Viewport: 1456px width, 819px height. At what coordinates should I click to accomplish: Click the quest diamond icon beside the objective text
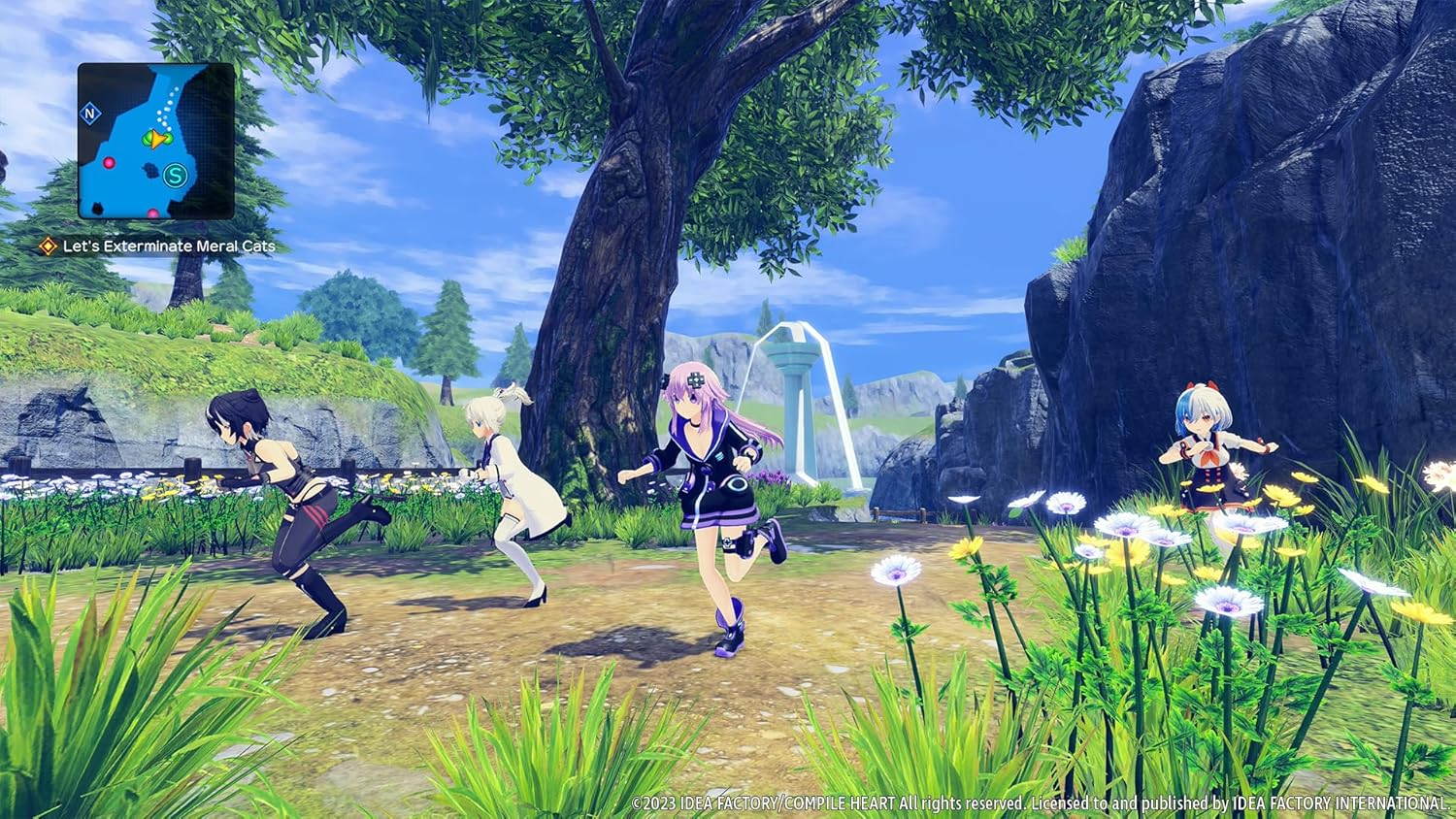click(x=46, y=247)
